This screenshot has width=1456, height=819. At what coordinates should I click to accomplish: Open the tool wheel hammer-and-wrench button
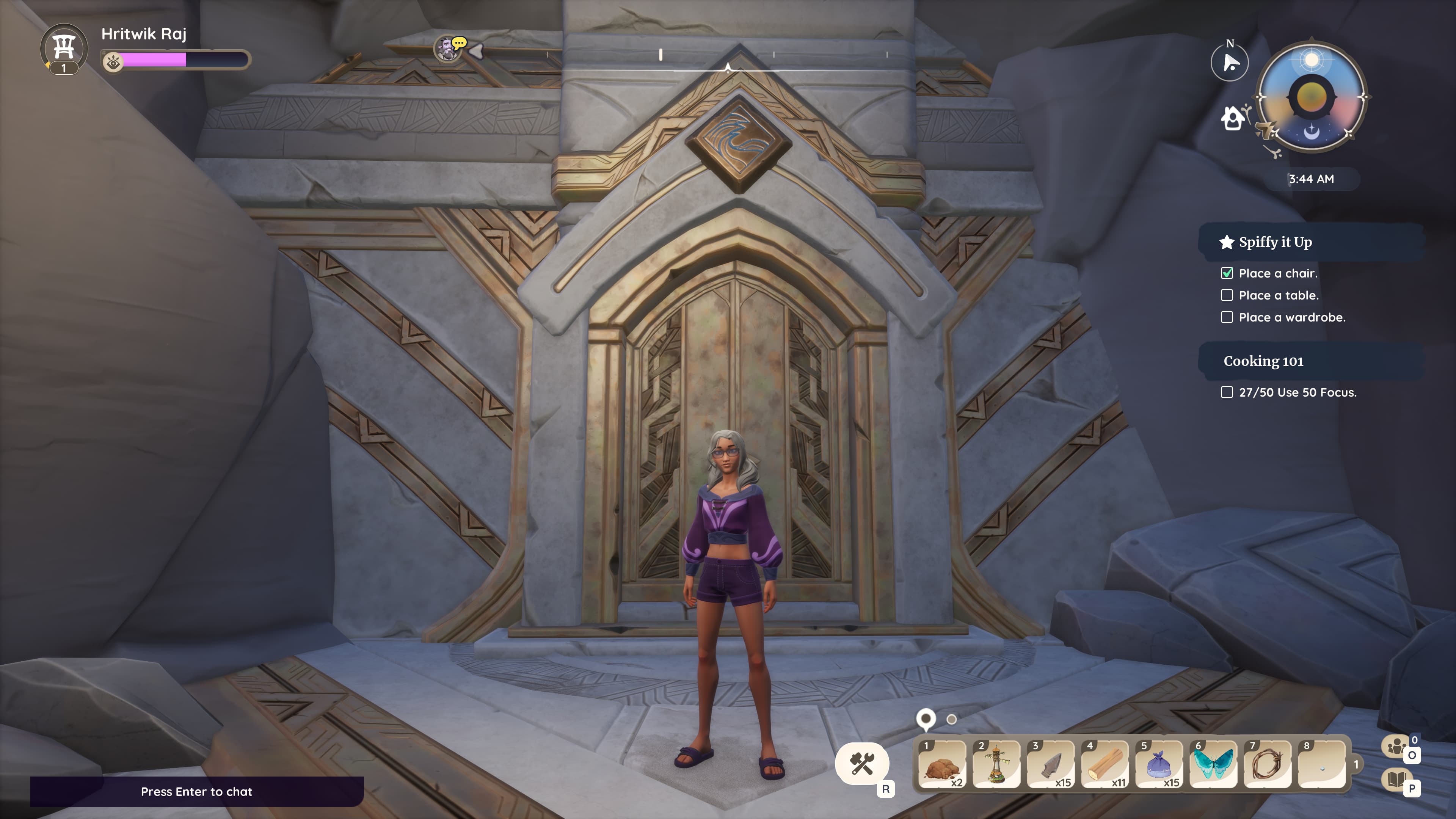862,764
